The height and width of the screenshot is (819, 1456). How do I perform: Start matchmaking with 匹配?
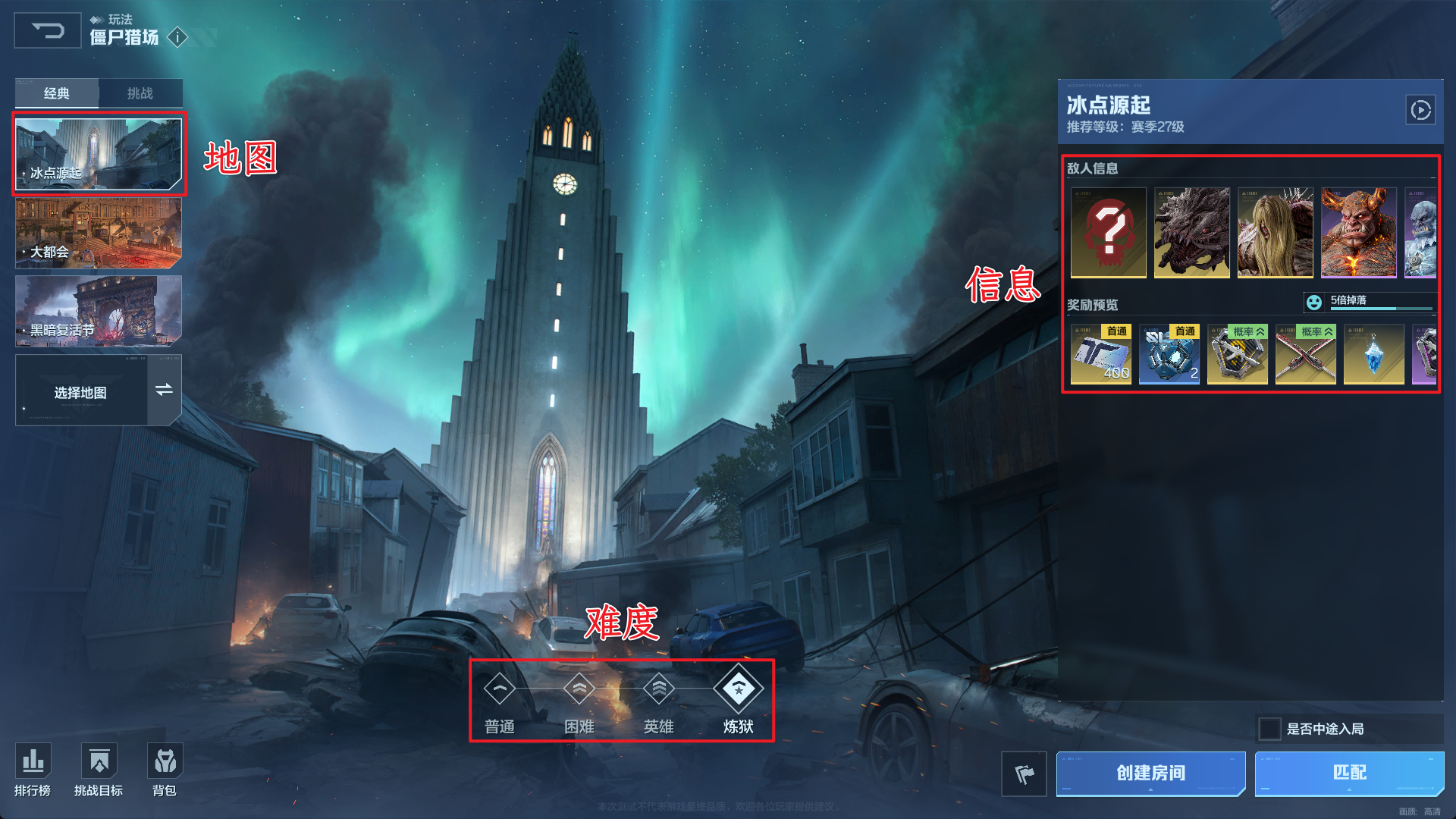(1349, 773)
